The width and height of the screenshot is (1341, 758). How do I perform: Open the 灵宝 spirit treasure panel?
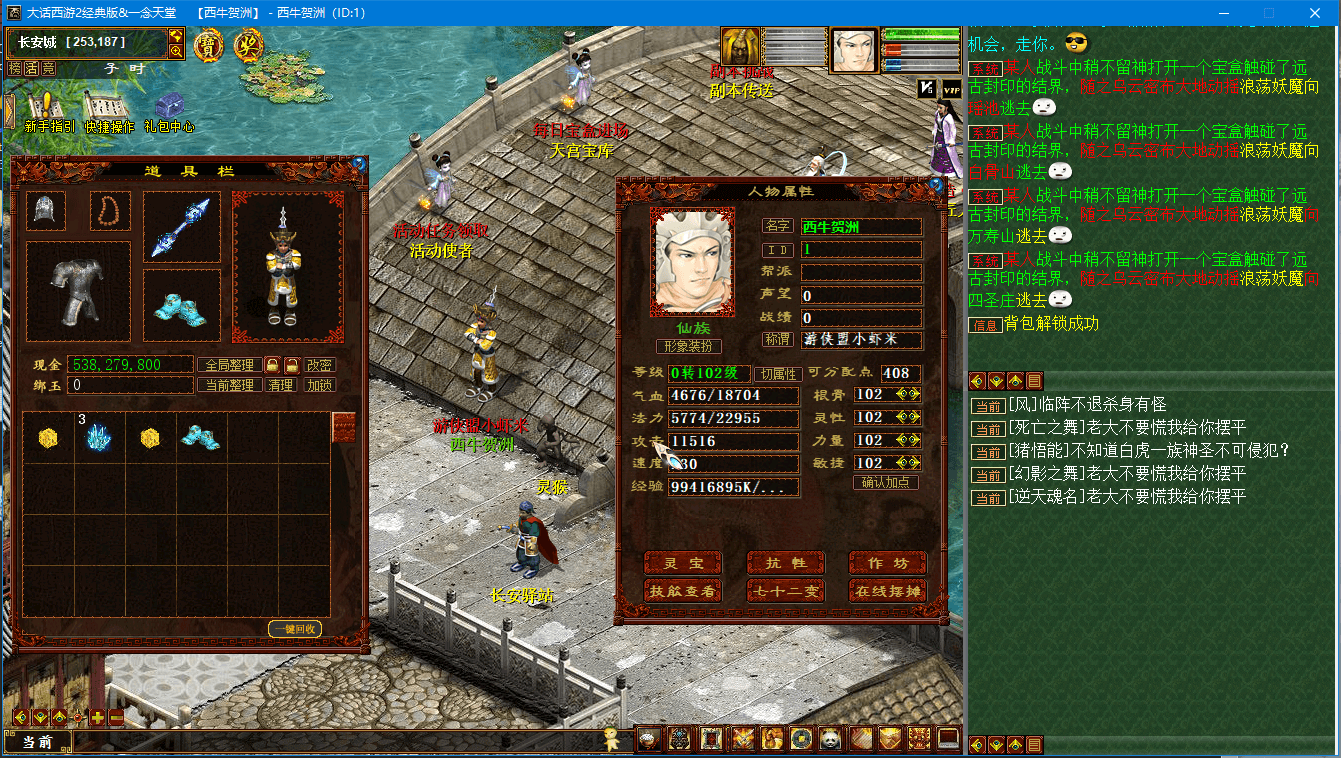click(683, 564)
